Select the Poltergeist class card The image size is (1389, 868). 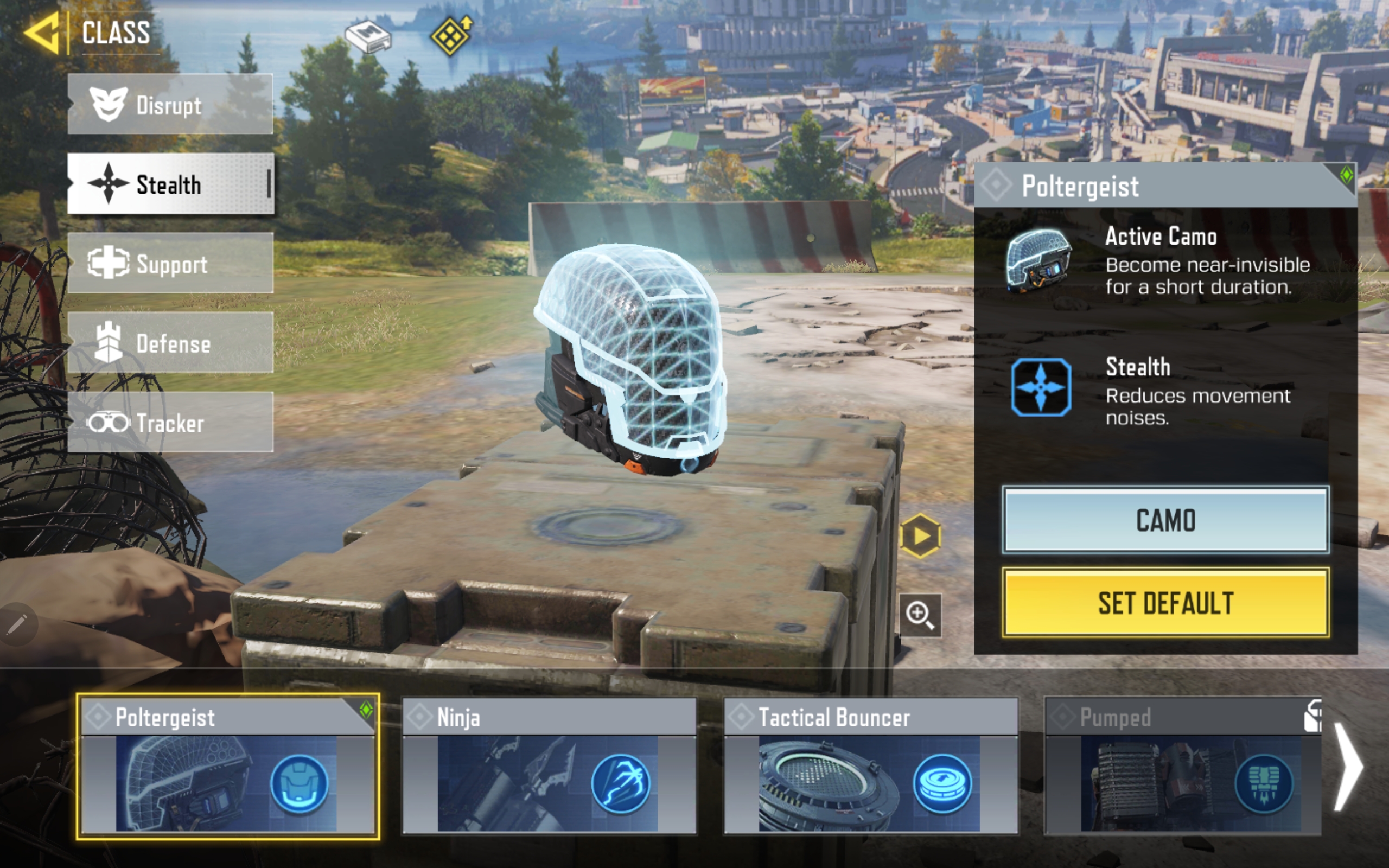point(227,766)
